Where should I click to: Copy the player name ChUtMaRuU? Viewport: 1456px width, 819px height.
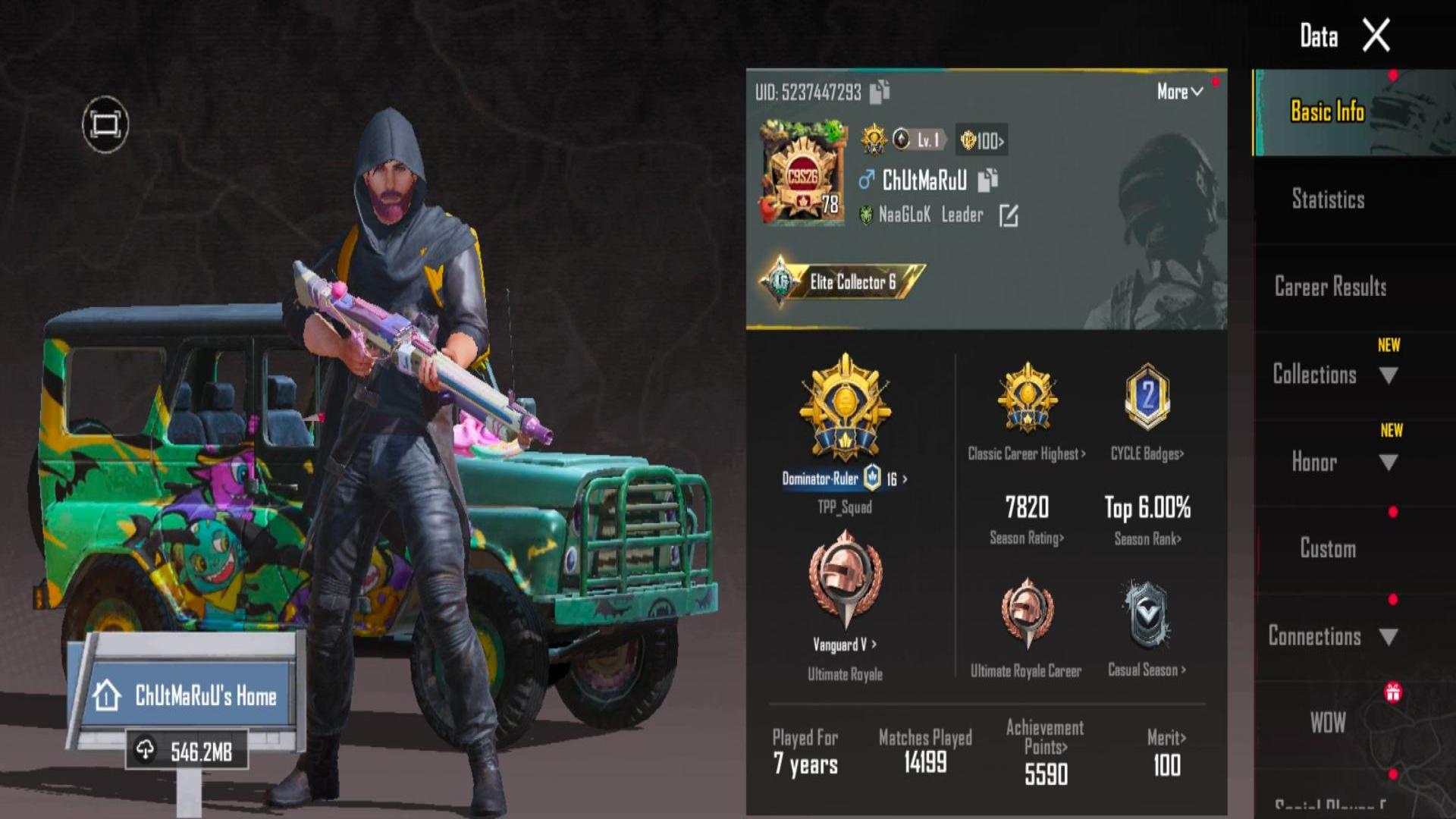pyautogui.click(x=987, y=180)
